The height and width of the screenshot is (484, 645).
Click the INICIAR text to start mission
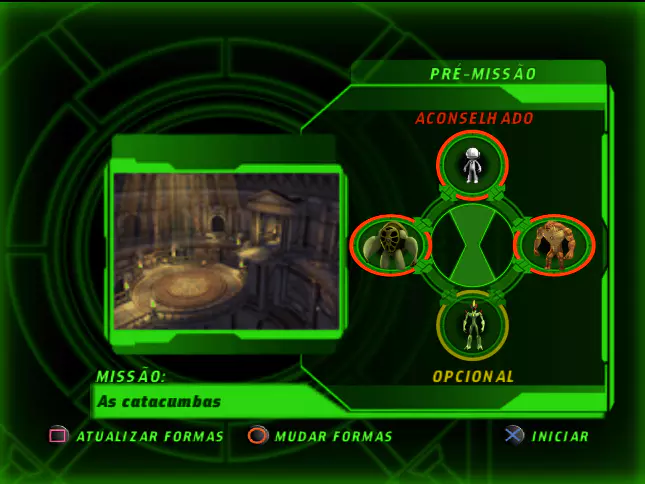click(x=559, y=436)
